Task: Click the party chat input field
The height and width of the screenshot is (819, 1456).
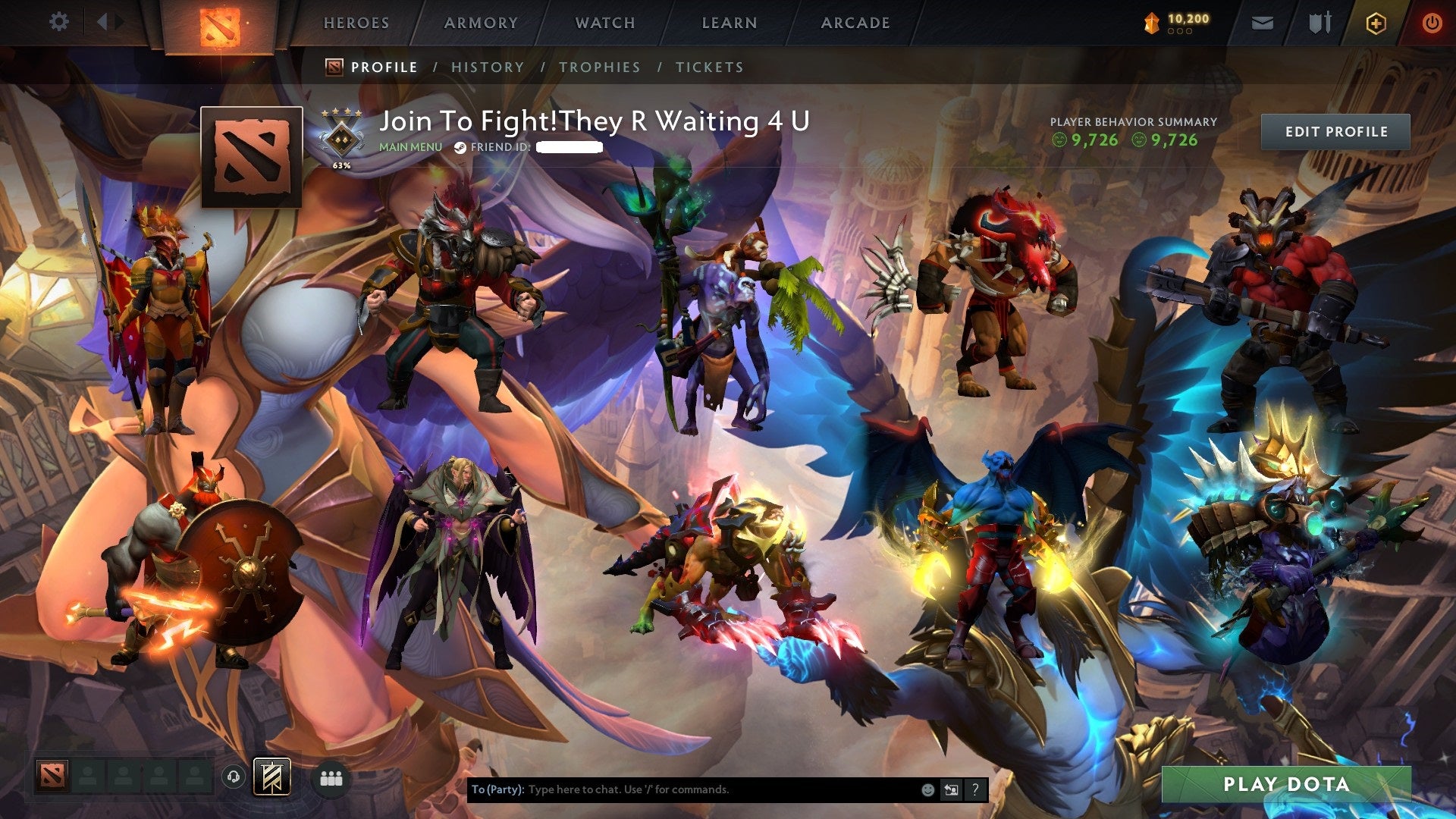Action: [682, 789]
